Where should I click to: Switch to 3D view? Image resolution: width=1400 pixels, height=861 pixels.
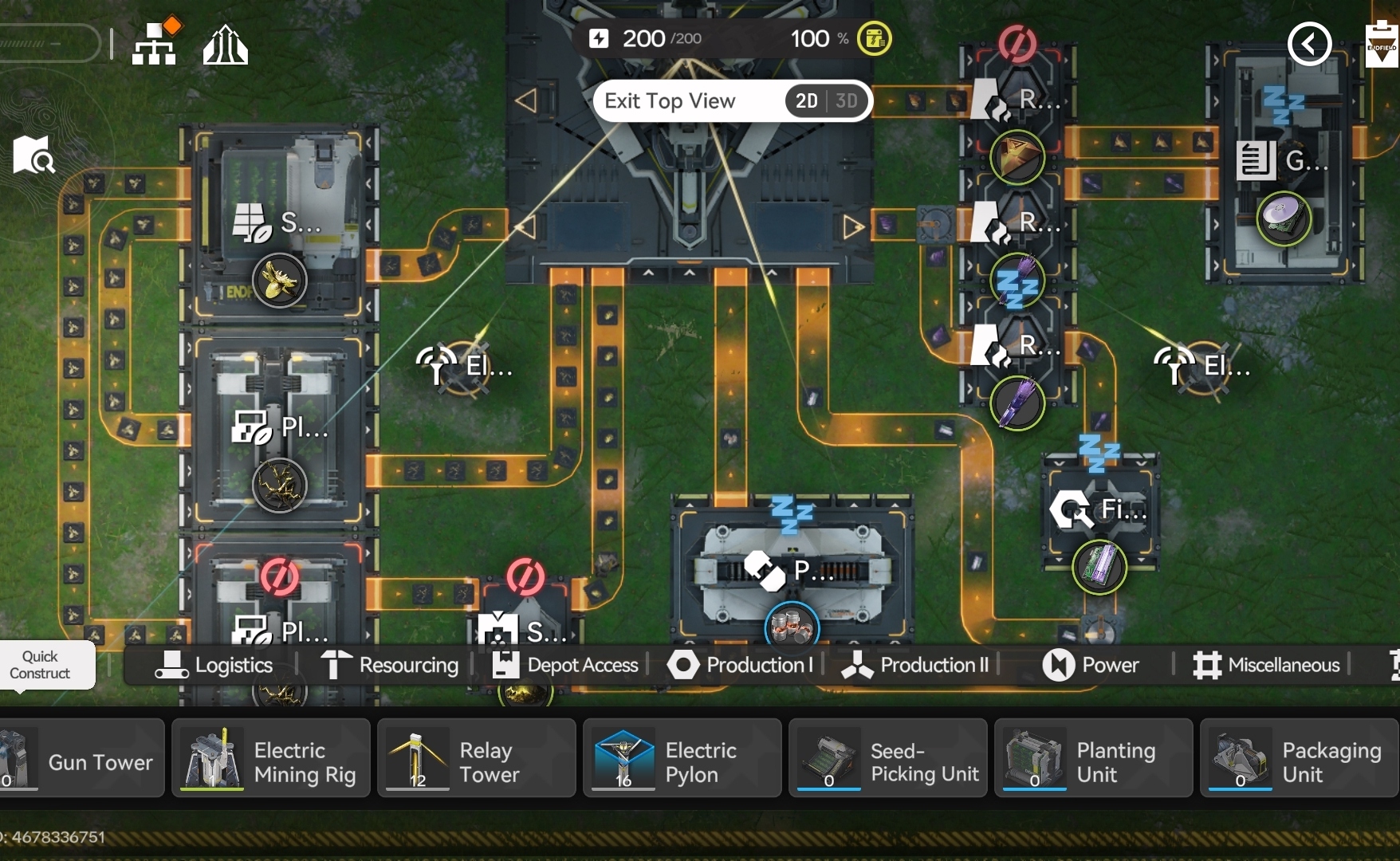[x=847, y=101]
